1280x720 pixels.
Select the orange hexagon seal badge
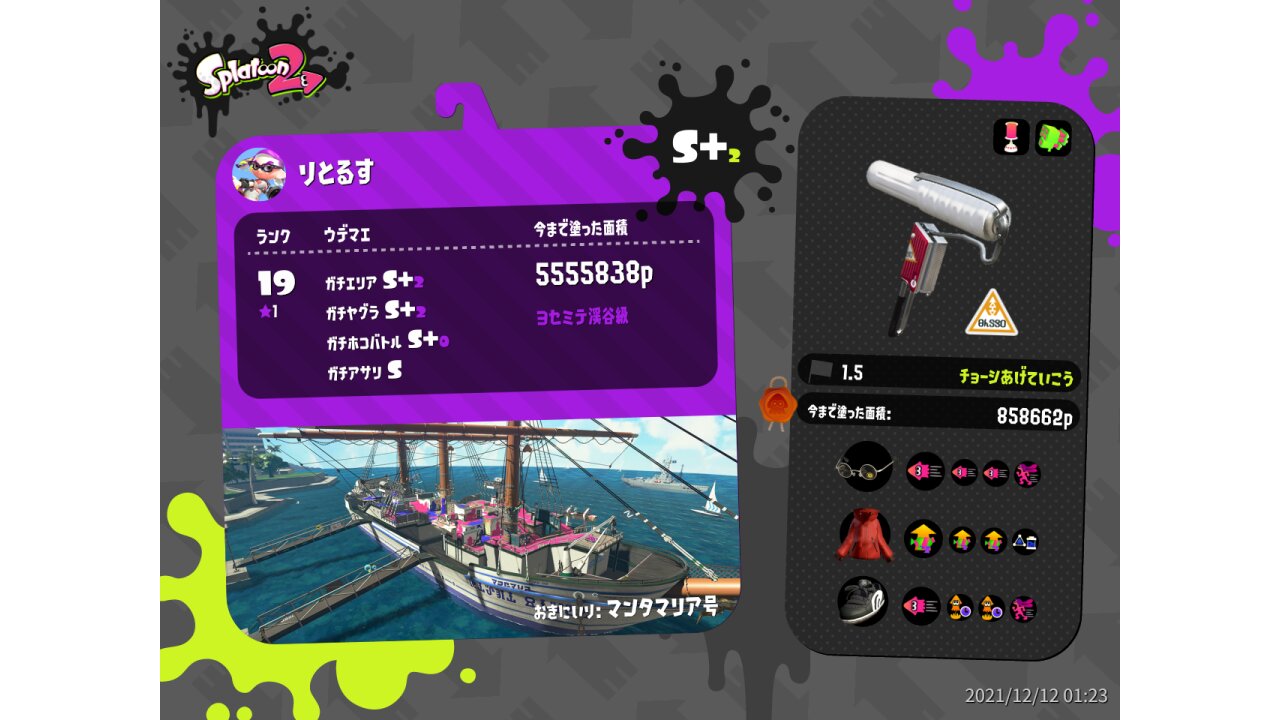pos(776,404)
